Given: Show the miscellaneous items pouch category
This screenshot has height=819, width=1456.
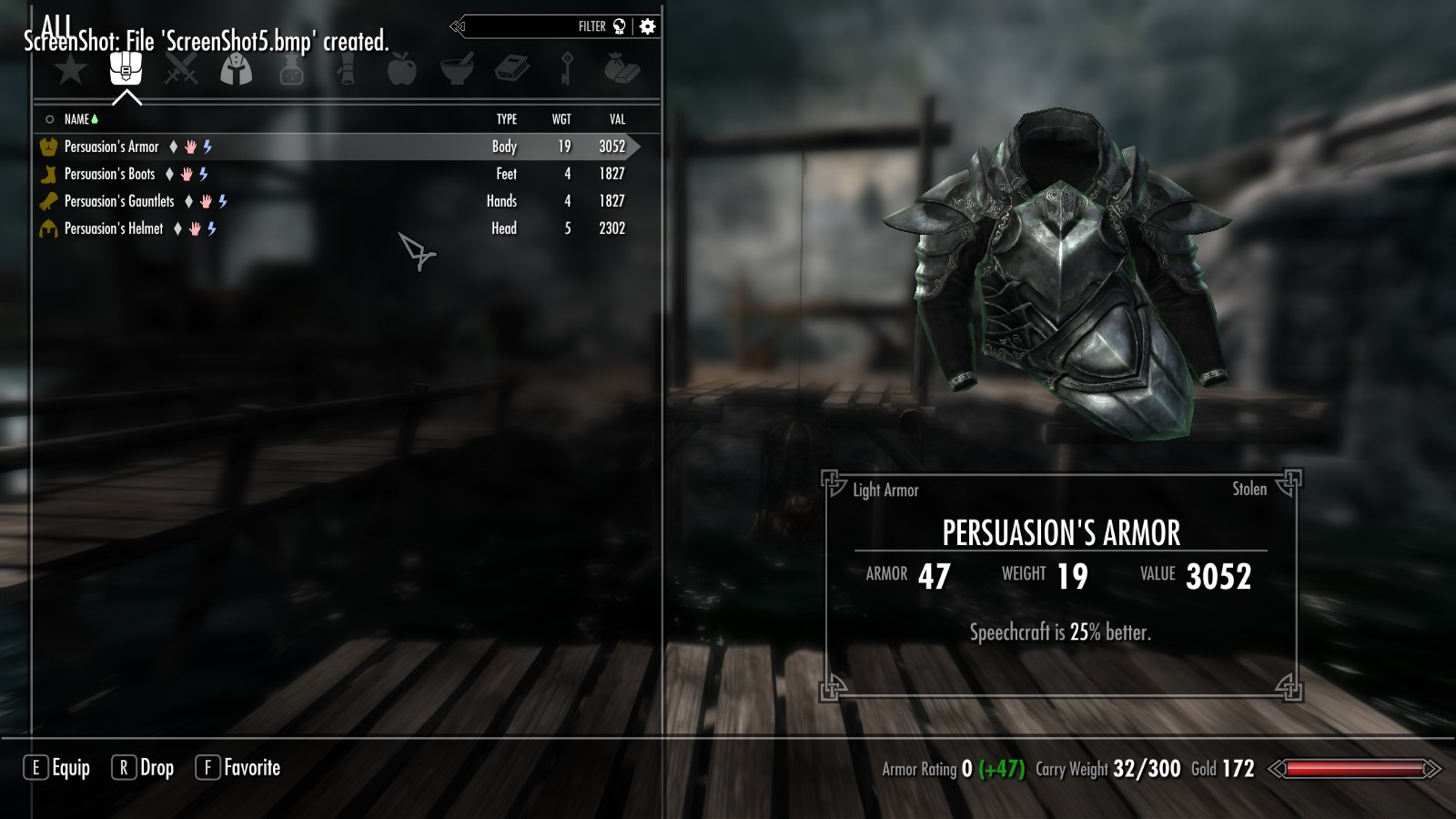Looking at the screenshot, I should [x=622, y=69].
